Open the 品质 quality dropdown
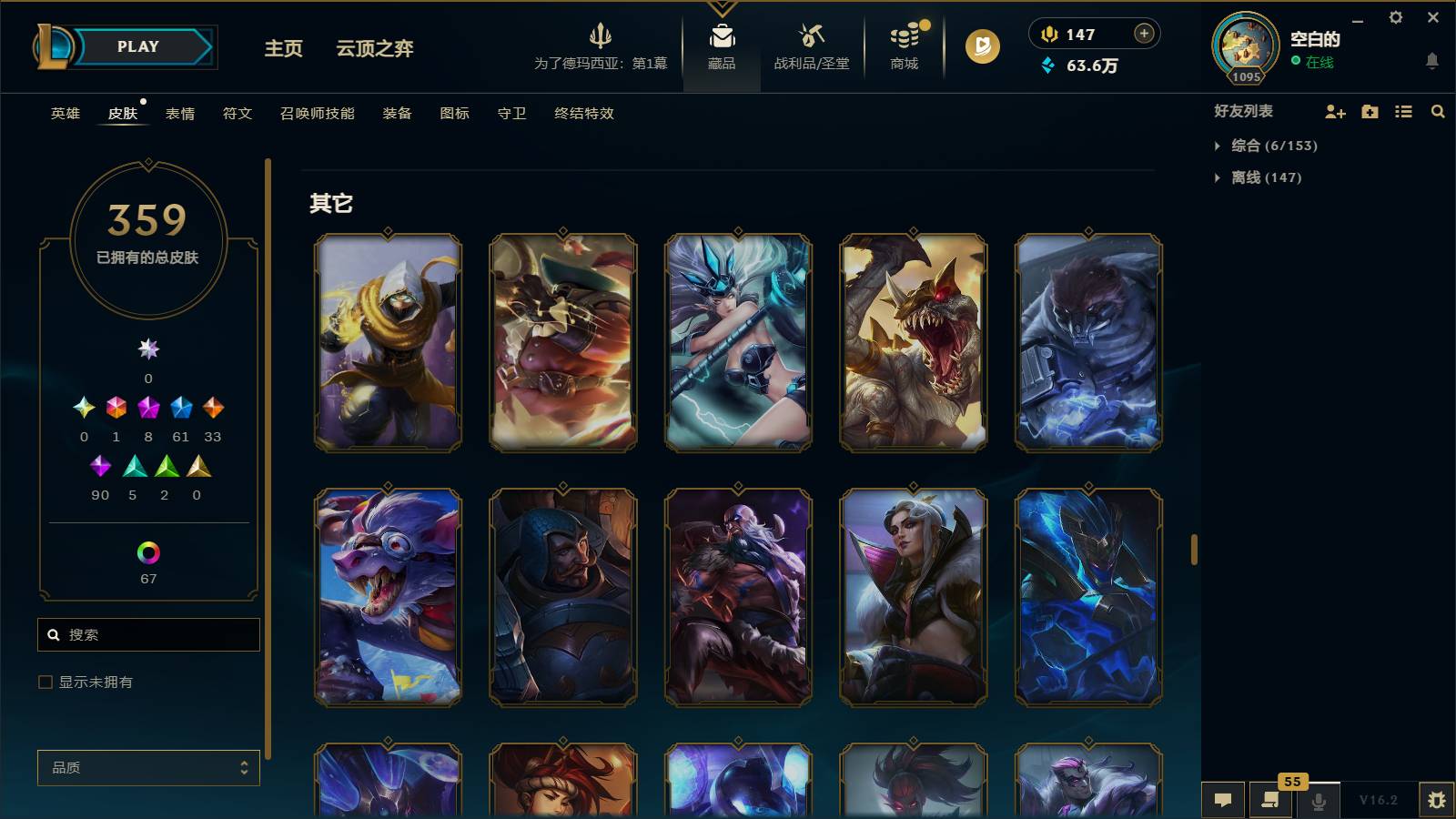1456x819 pixels. (x=147, y=768)
